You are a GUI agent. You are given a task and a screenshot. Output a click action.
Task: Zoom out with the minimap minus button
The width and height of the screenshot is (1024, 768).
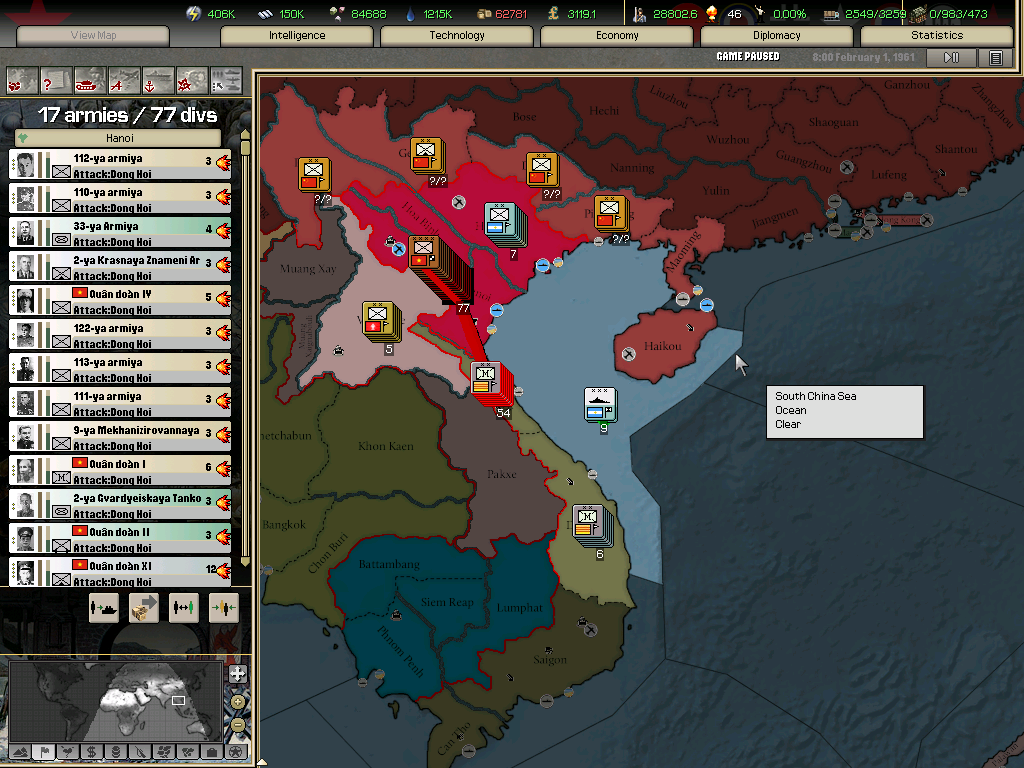237,725
